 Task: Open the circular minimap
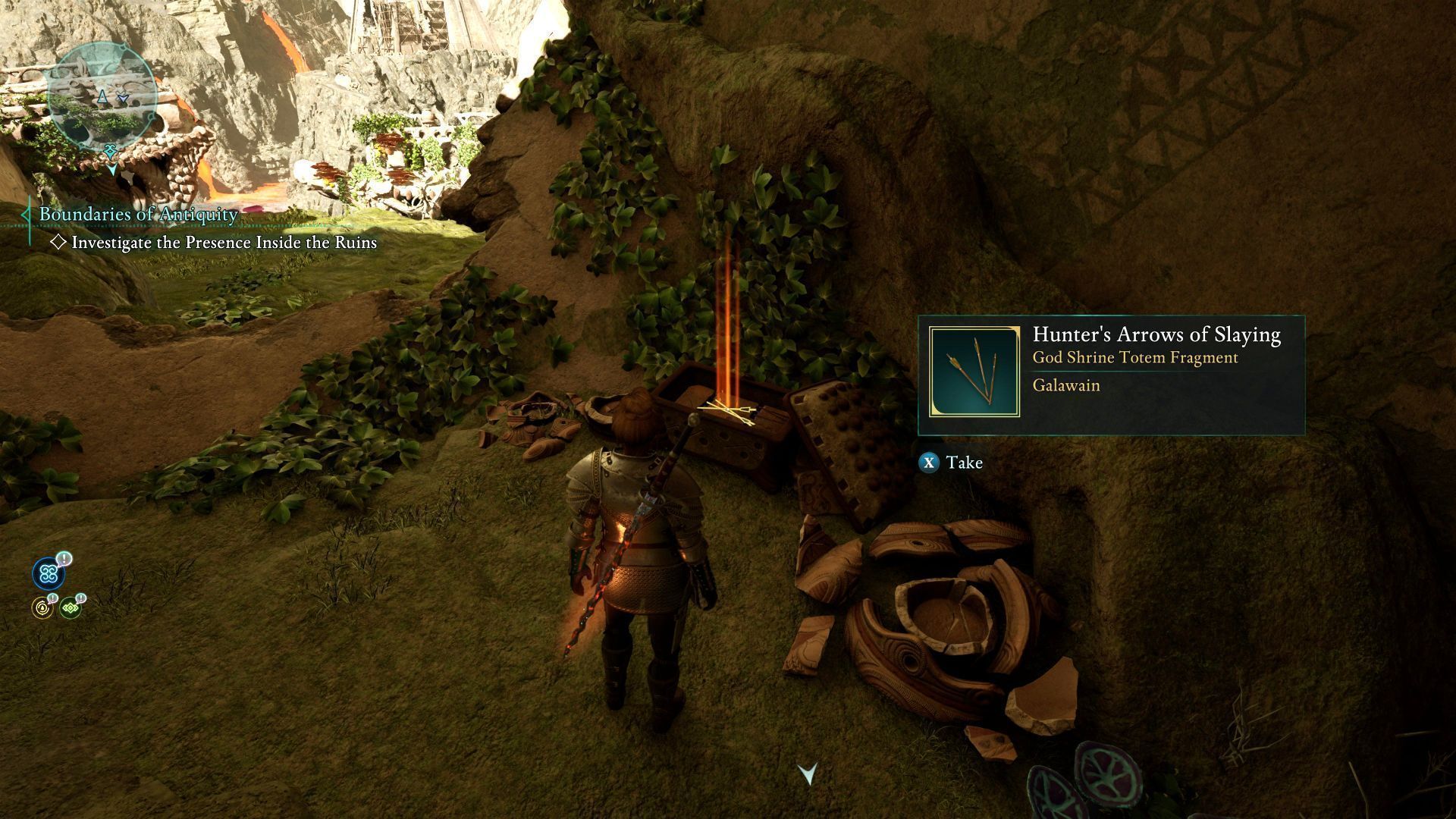(102, 96)
